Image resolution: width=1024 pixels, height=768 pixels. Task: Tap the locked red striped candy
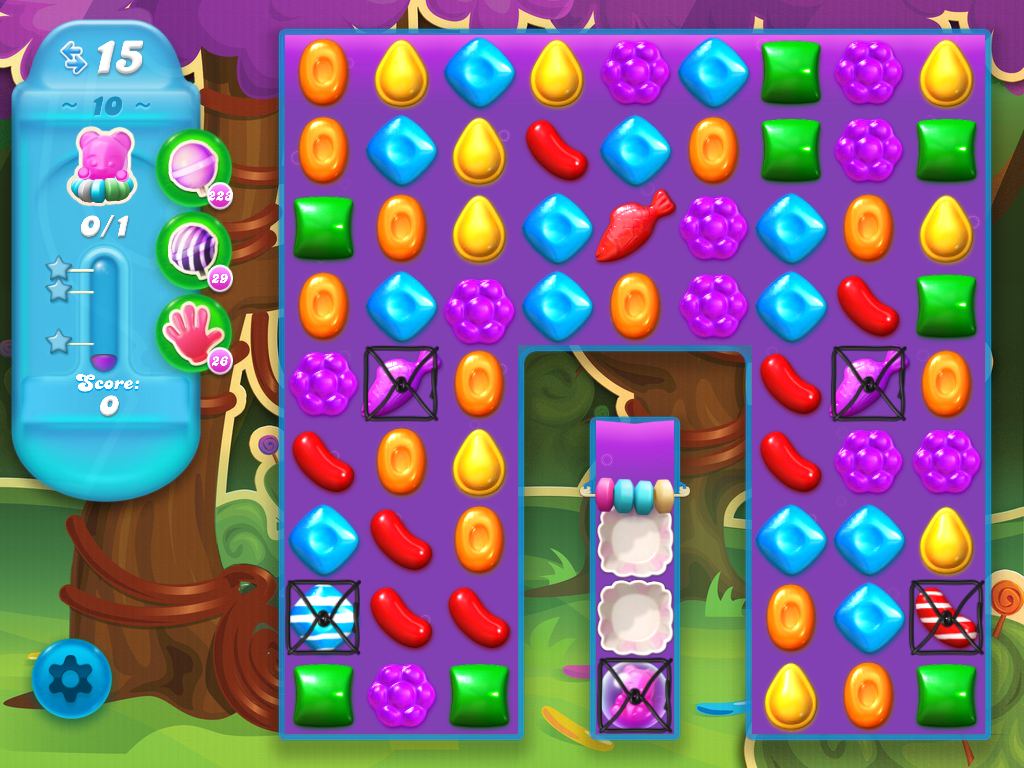click(946, 617)
